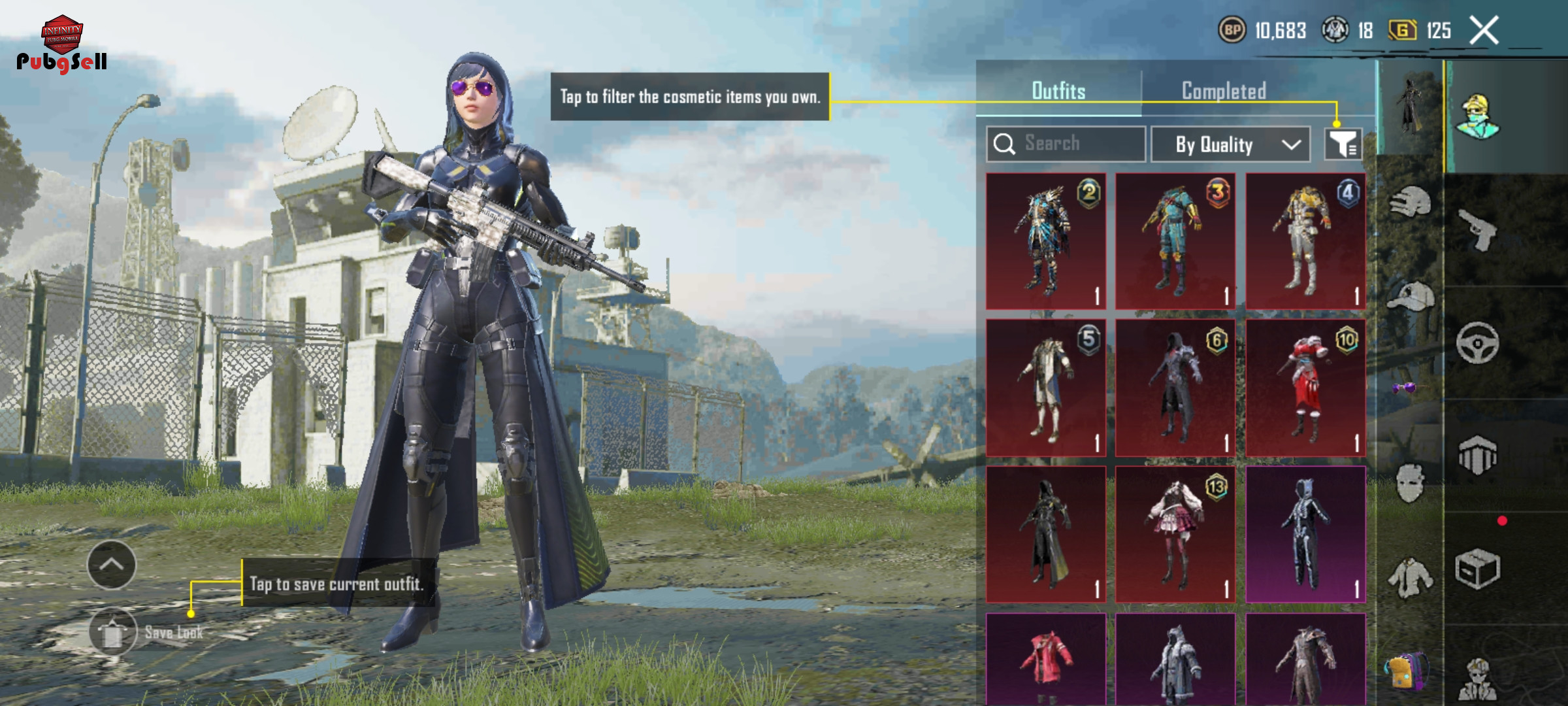The width and height of the screenshot is (1568, 706).
Task: Switch to the Completed tab
Action: pos(1224,91)
